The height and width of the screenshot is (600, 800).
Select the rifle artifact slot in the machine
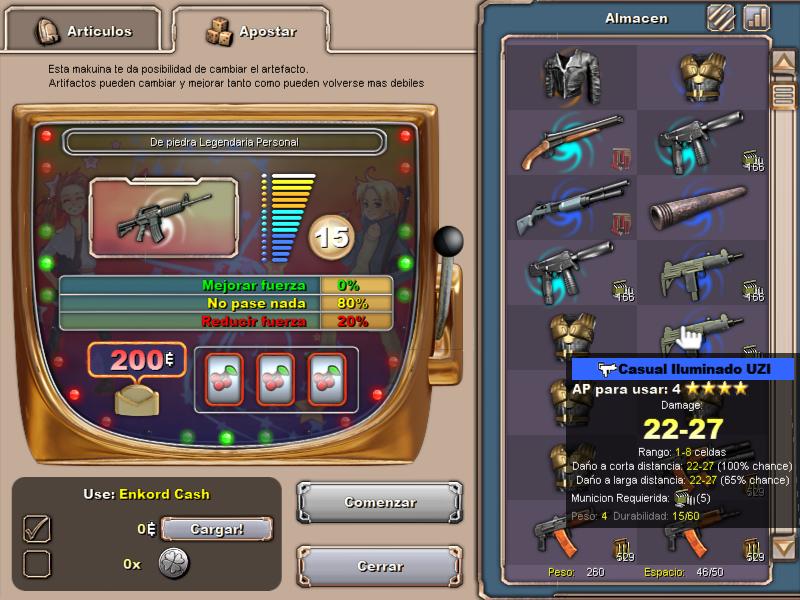164,212
